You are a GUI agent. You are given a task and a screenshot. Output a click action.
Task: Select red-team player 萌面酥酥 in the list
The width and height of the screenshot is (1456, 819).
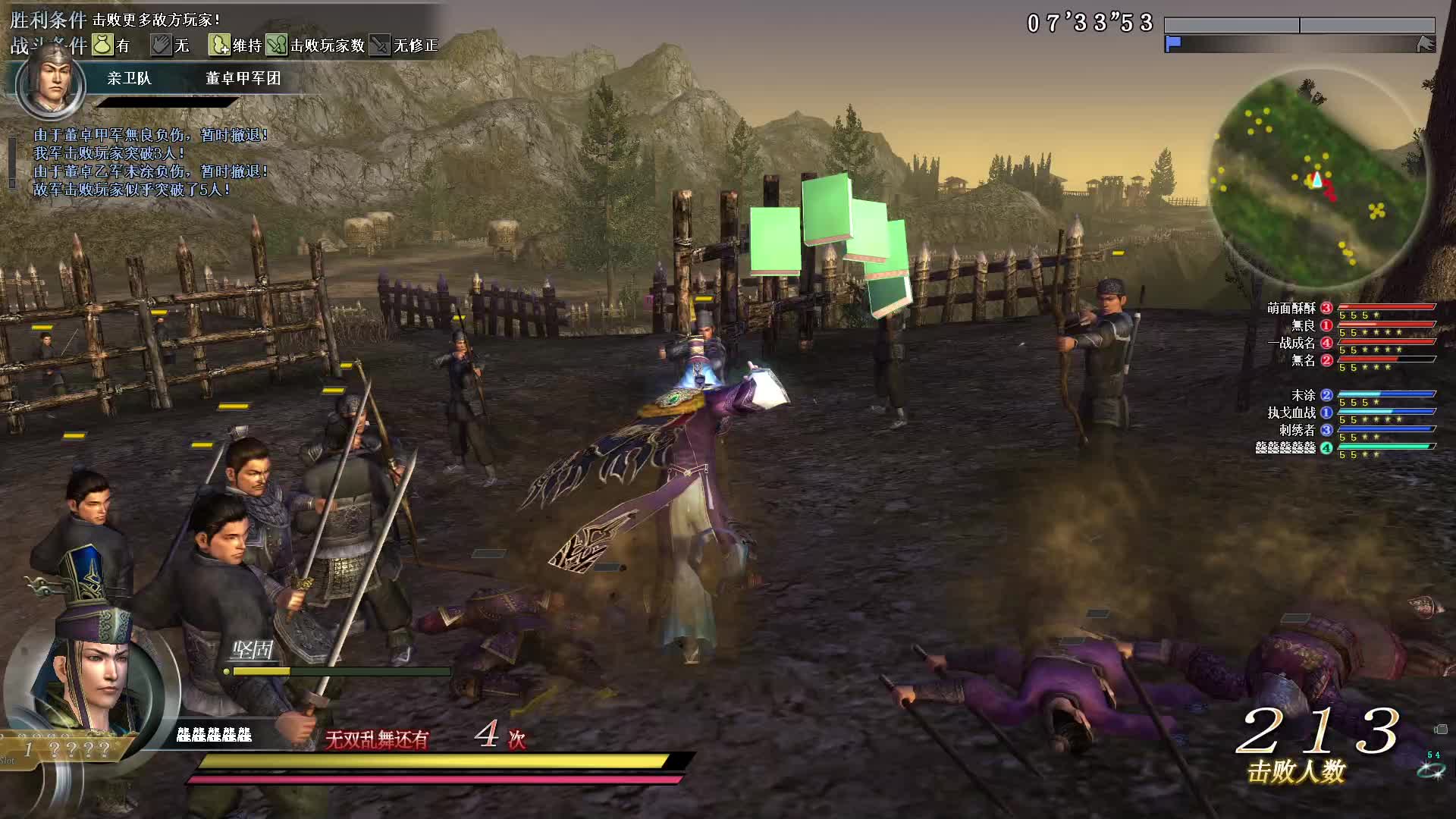coord(1291,308)
